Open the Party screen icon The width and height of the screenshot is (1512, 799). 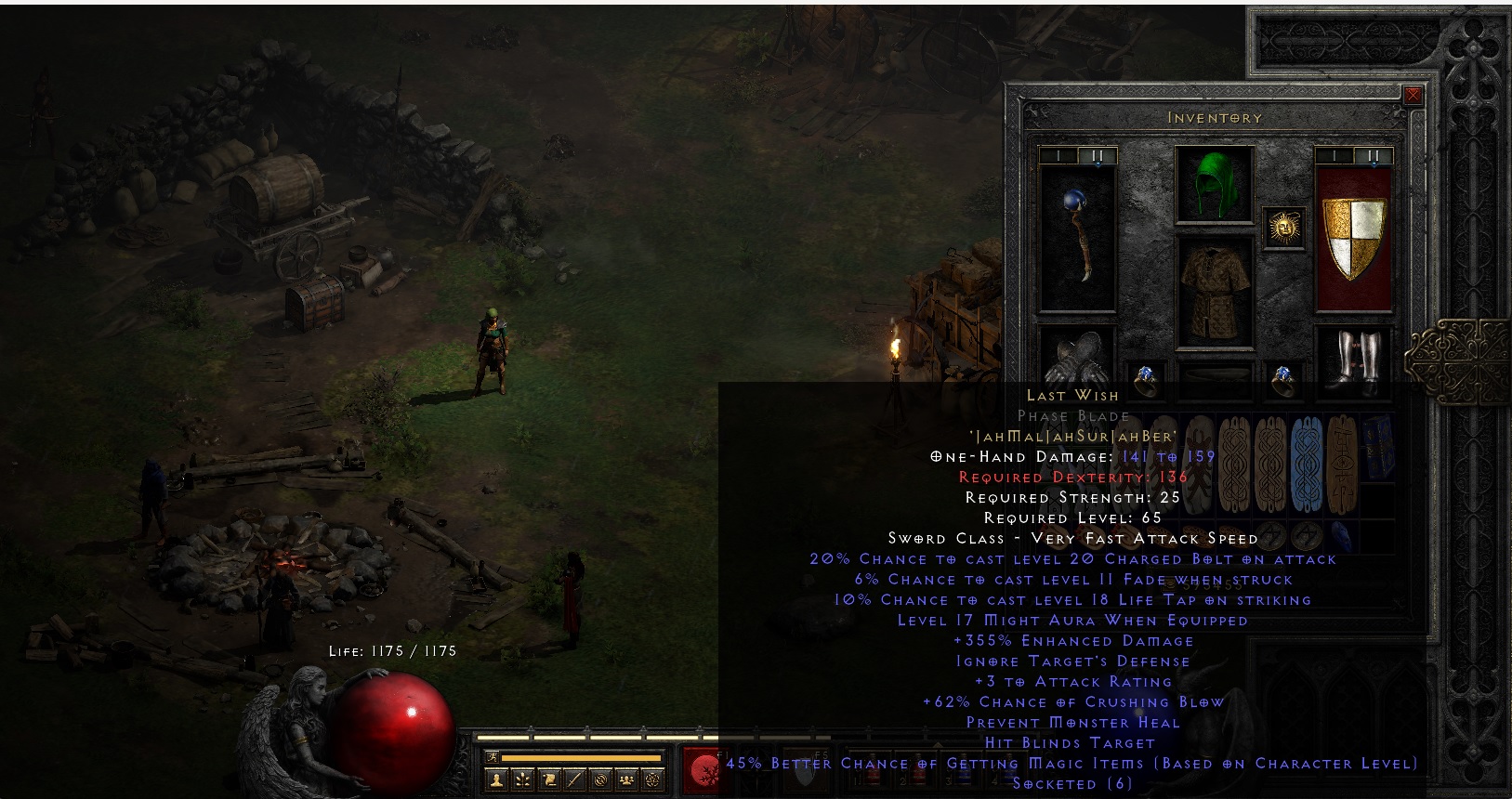(628, 779)
